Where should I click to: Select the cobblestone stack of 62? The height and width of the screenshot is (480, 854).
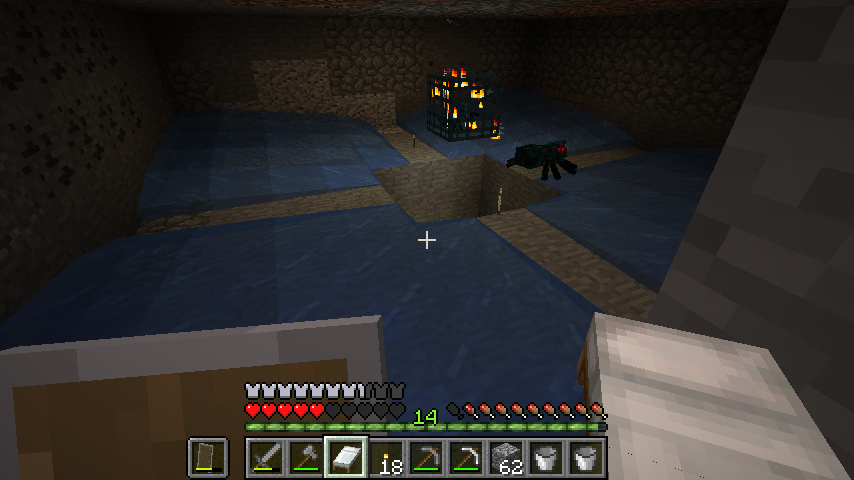(506, 458)
